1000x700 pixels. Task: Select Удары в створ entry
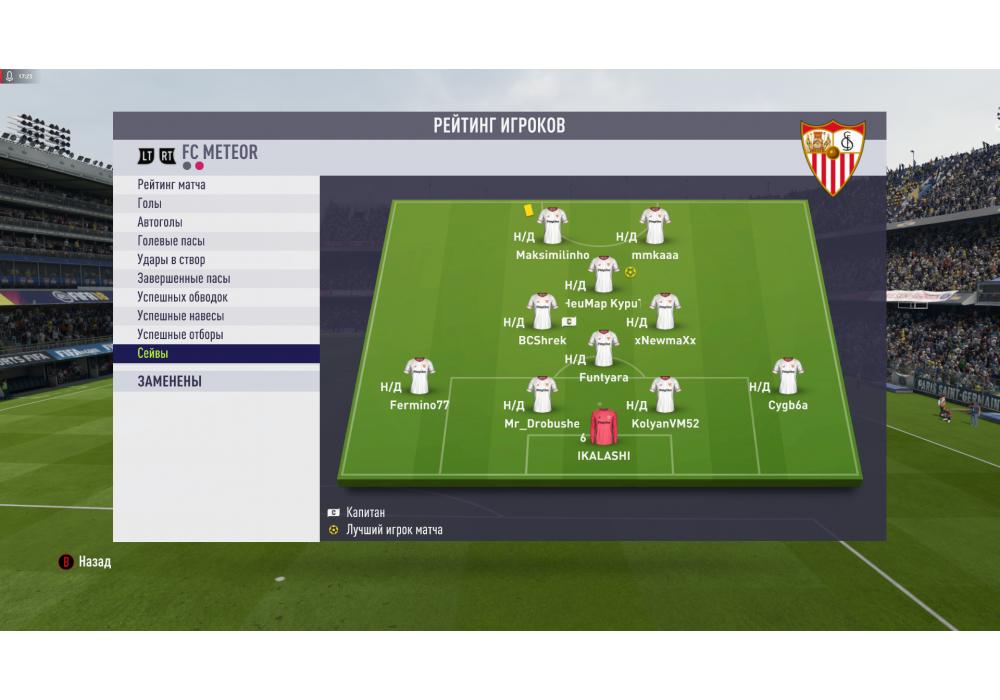point(215,260)
